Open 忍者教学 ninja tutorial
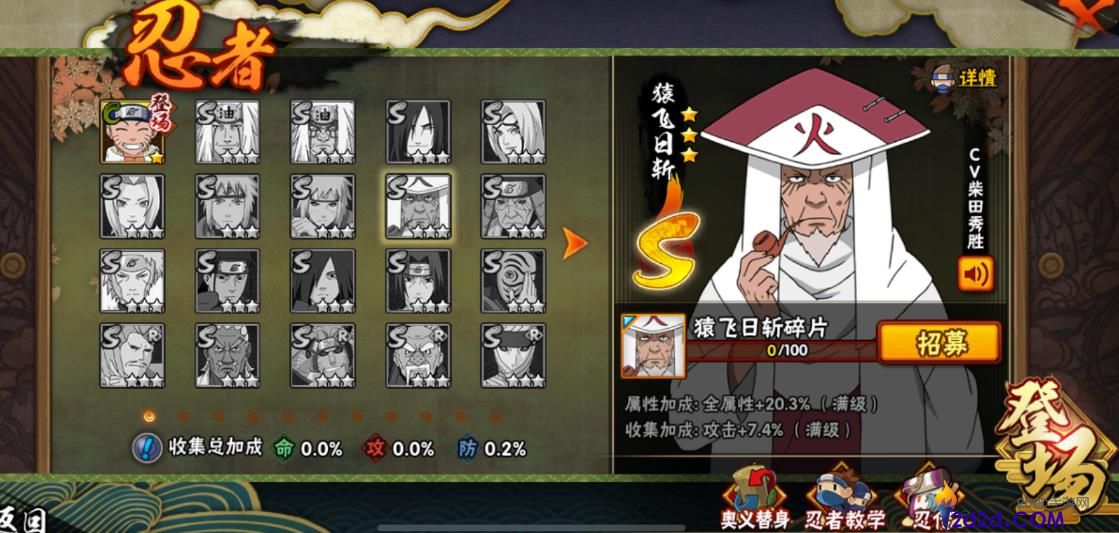The width and height of the screenshot is (1119, 533). (845, 498)
